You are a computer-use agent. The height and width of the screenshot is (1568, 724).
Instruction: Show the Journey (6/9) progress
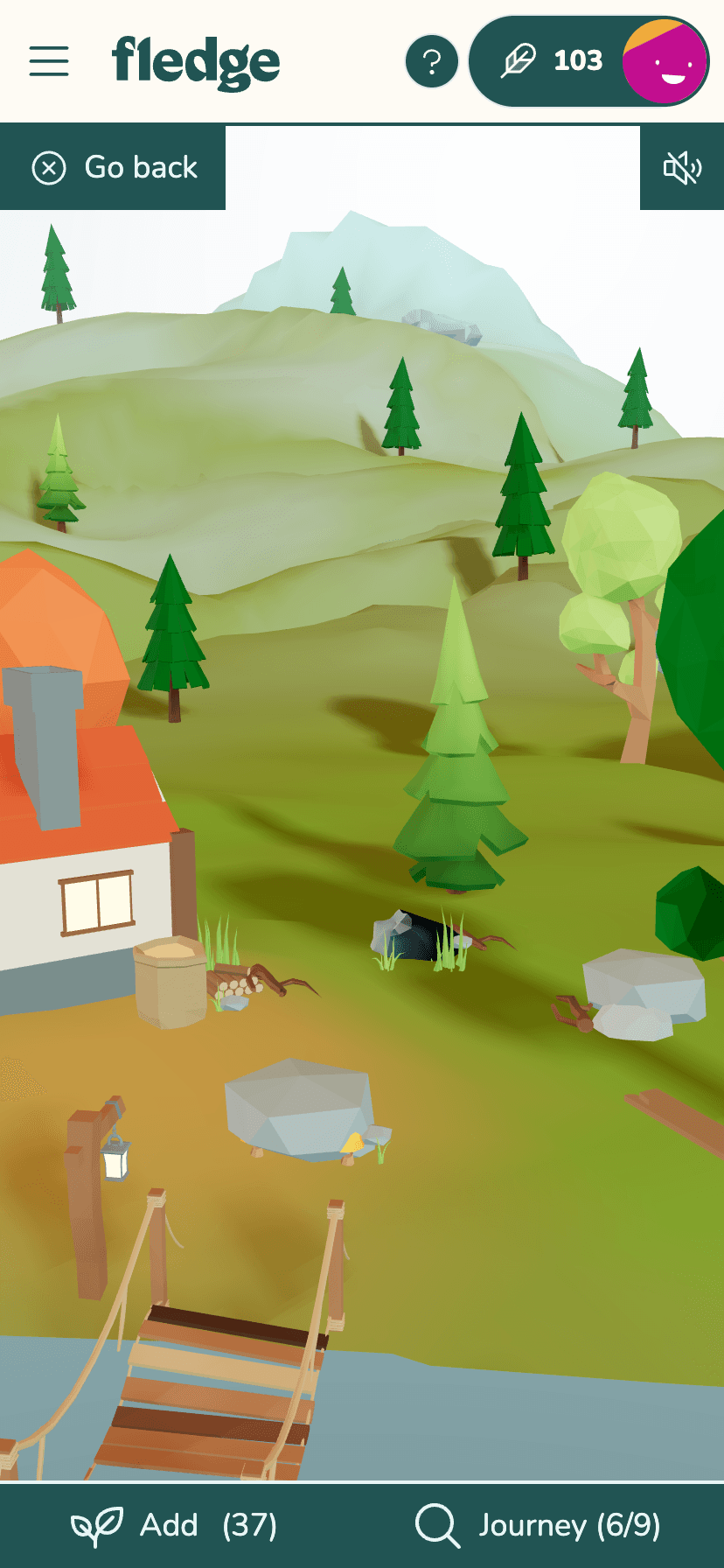pyautogui.click(x=537, y=1525)
